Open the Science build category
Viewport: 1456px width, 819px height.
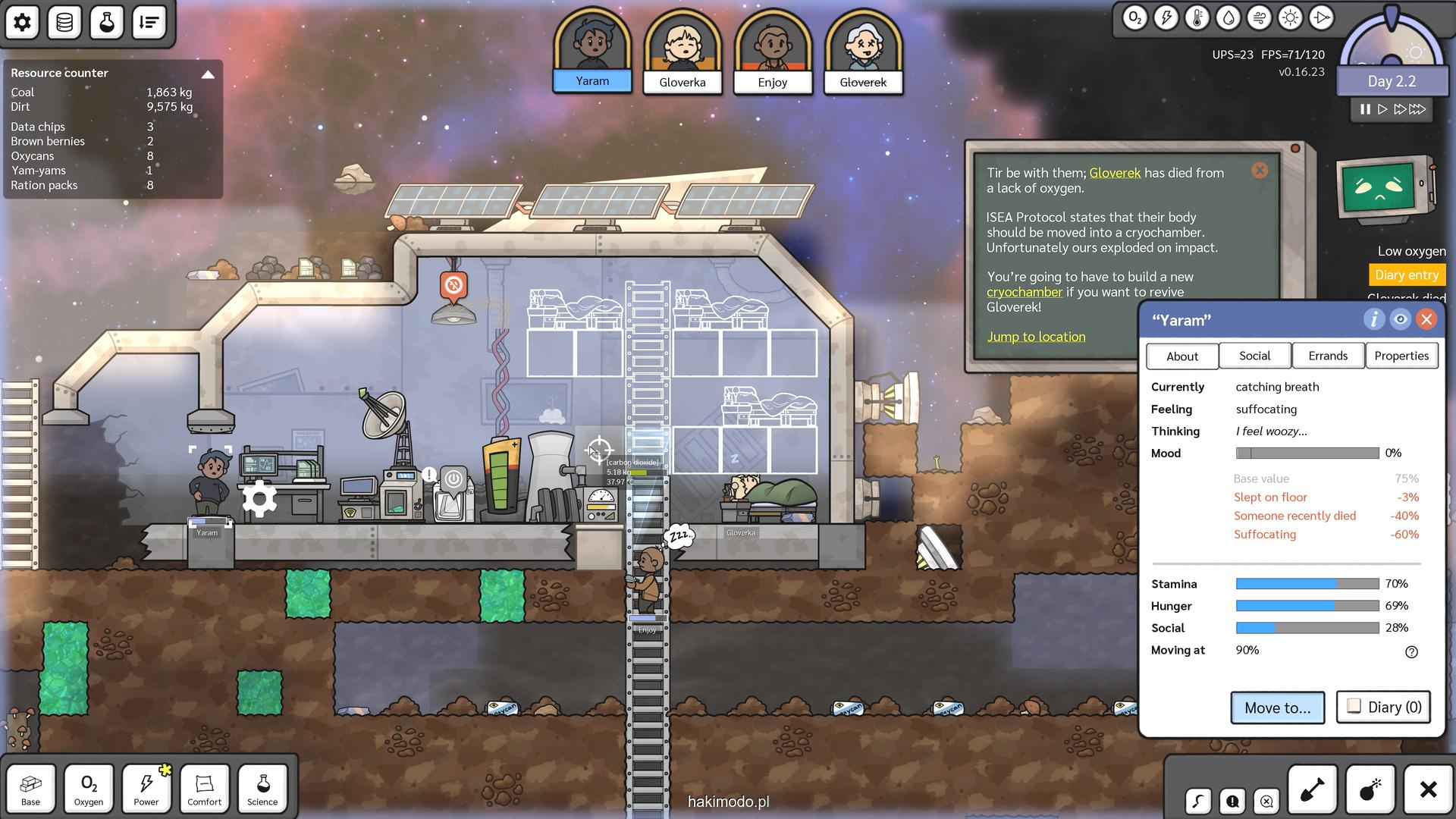point(262,788)
